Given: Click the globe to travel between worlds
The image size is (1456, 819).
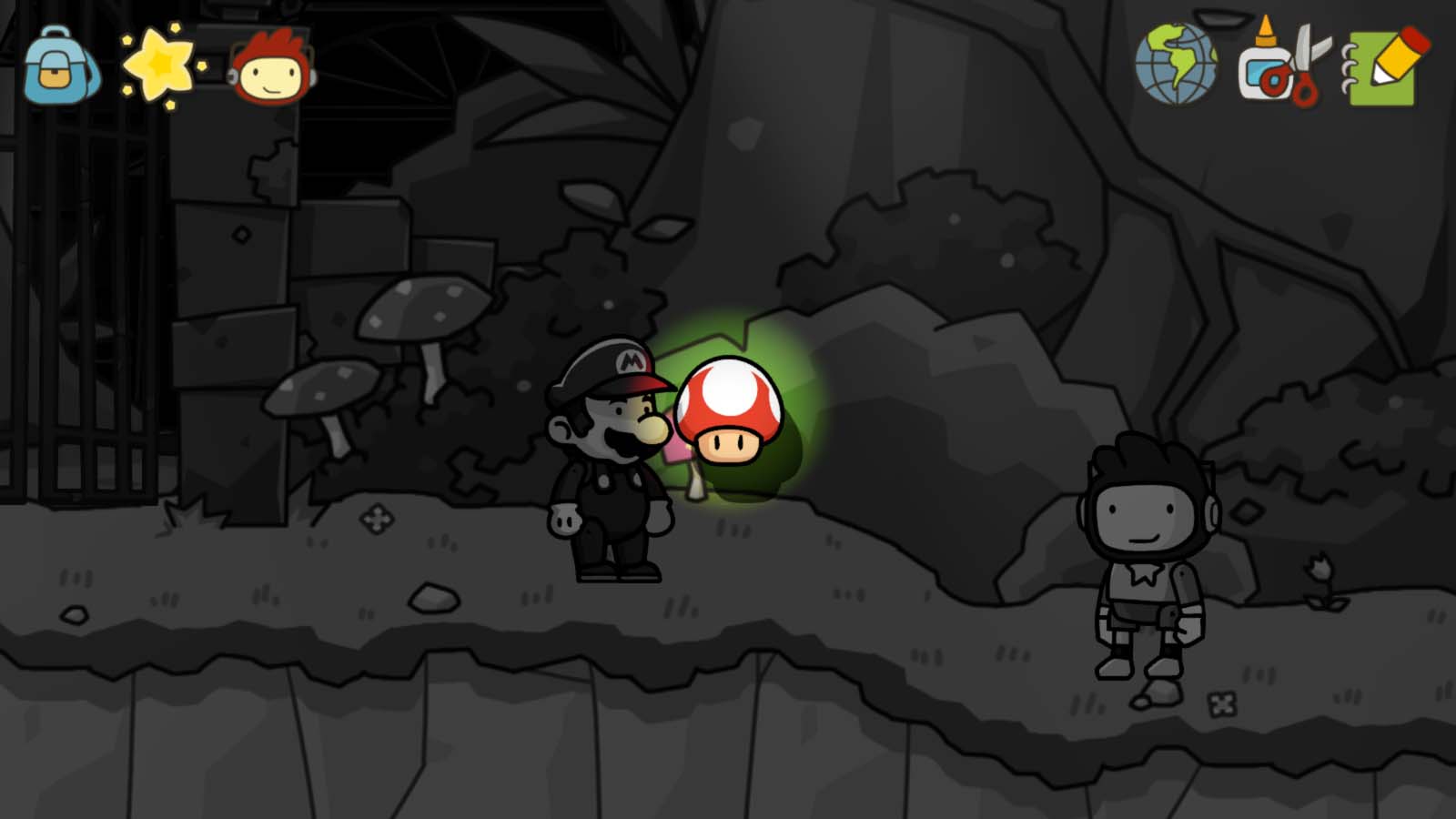Looking at the screenshot, I should point(1178,66).
